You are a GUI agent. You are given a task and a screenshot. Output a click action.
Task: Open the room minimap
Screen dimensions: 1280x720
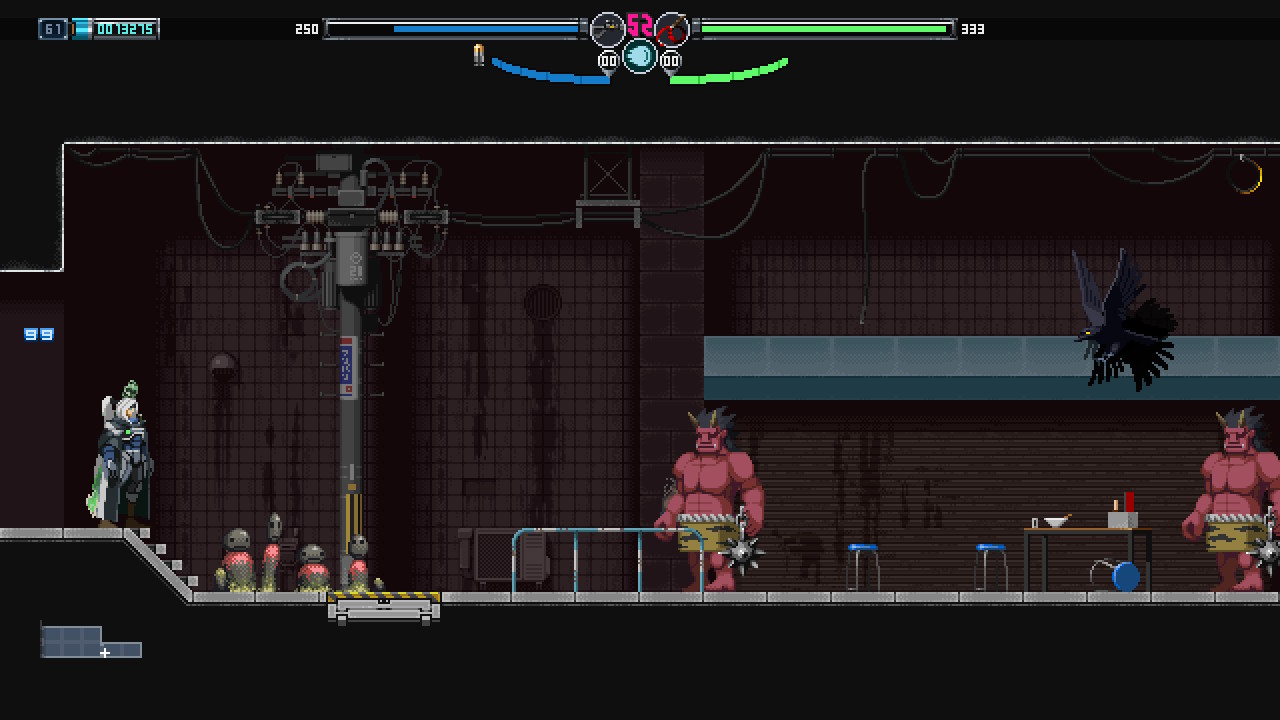point(91,641)
